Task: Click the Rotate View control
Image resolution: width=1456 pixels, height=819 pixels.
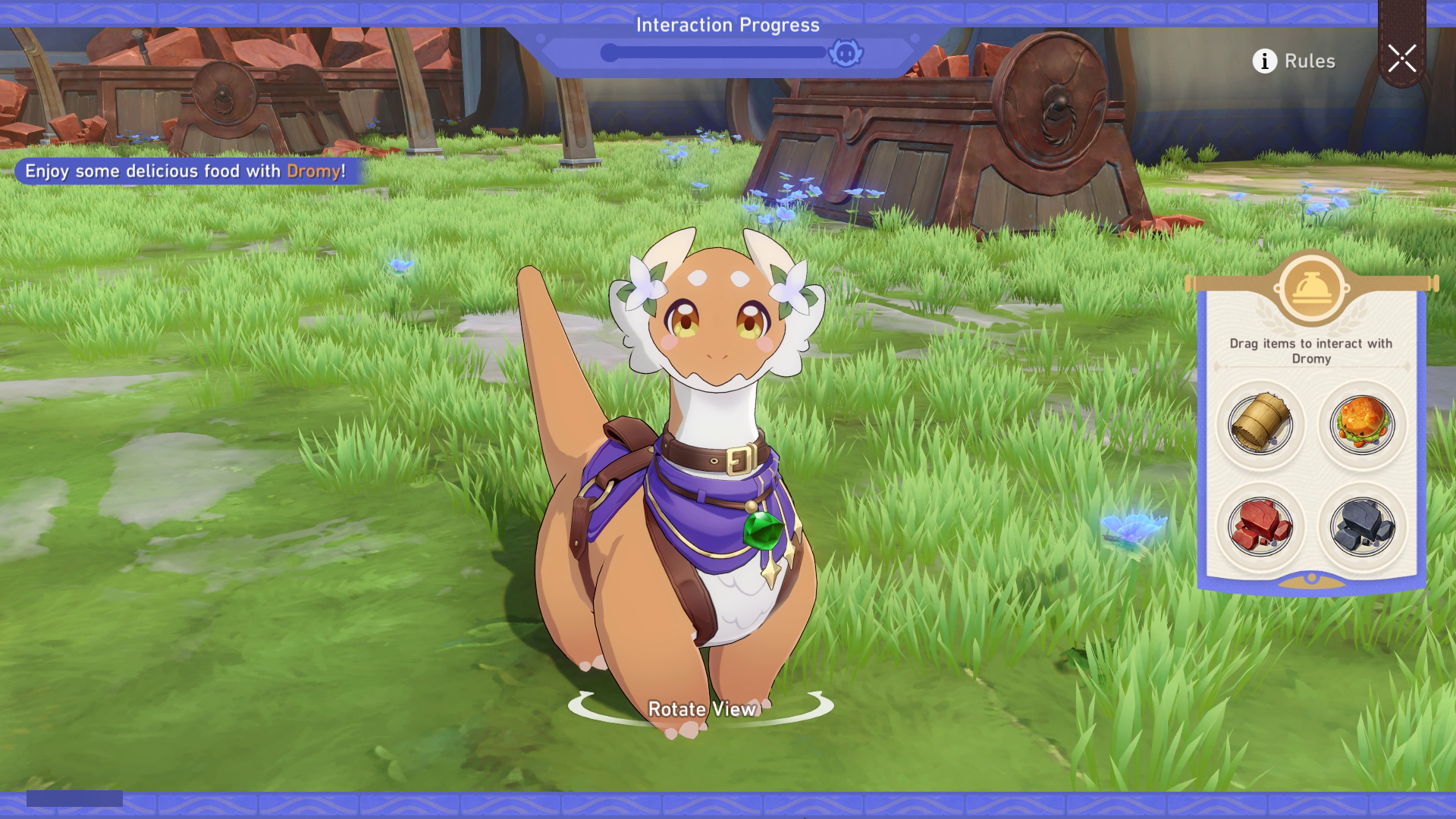Action: pos(701,708)
